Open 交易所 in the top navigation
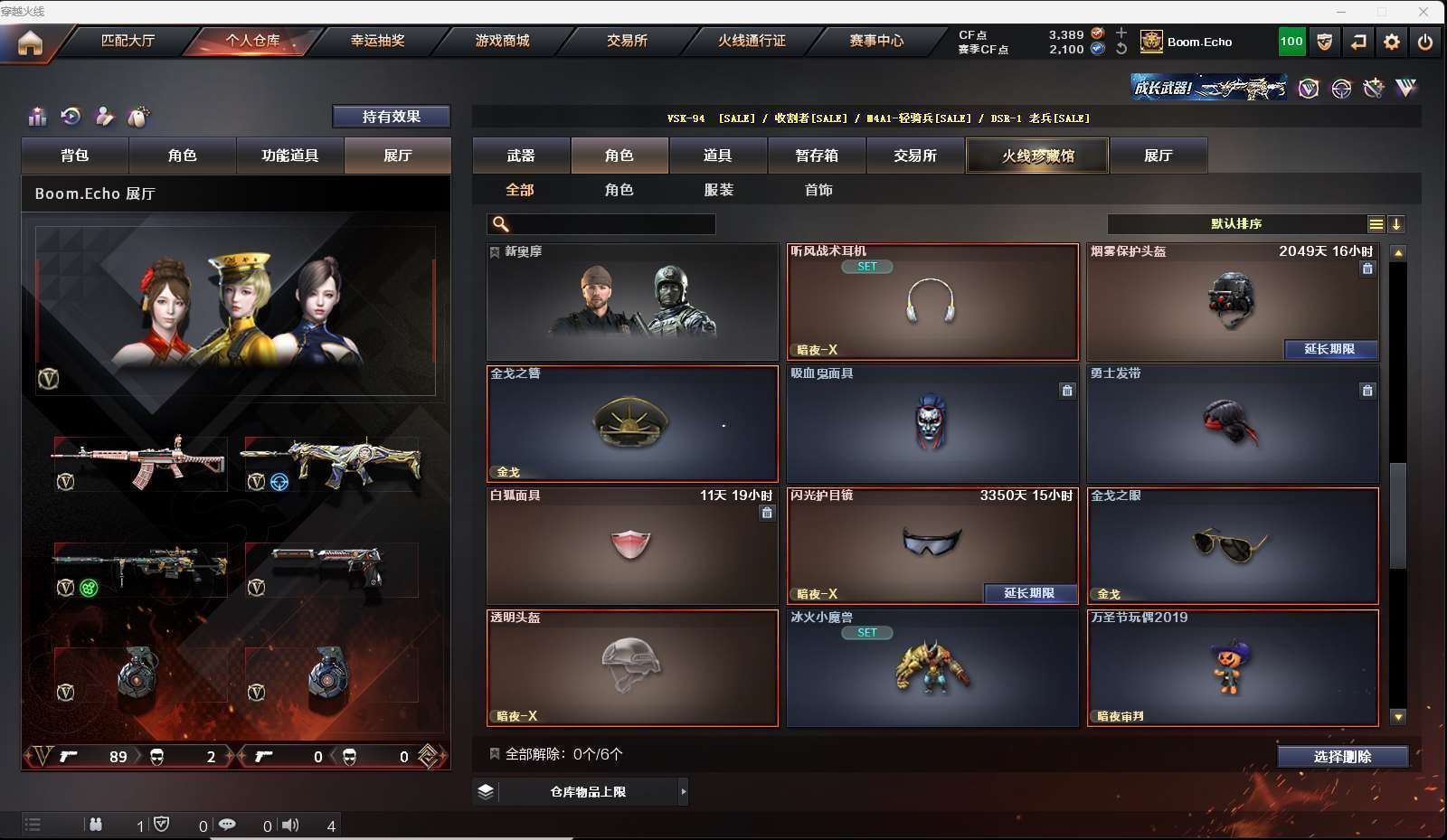1447x840 pixels. coord(627,41)
